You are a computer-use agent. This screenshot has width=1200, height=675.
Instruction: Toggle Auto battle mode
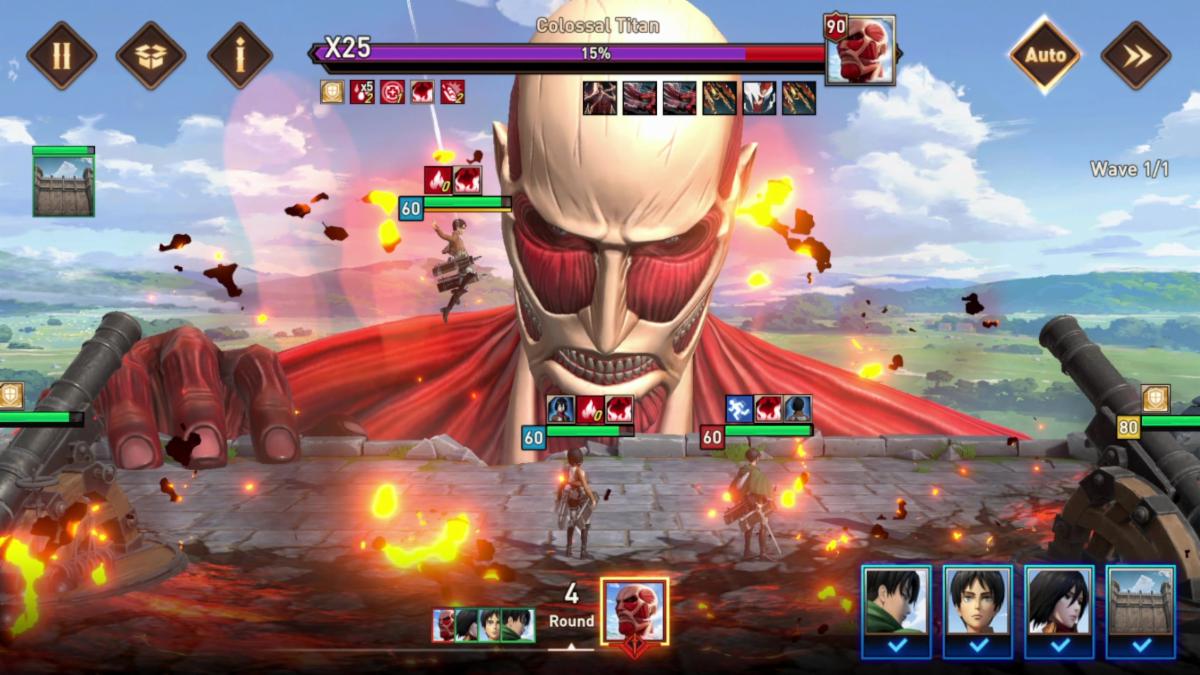[1043, 55]
